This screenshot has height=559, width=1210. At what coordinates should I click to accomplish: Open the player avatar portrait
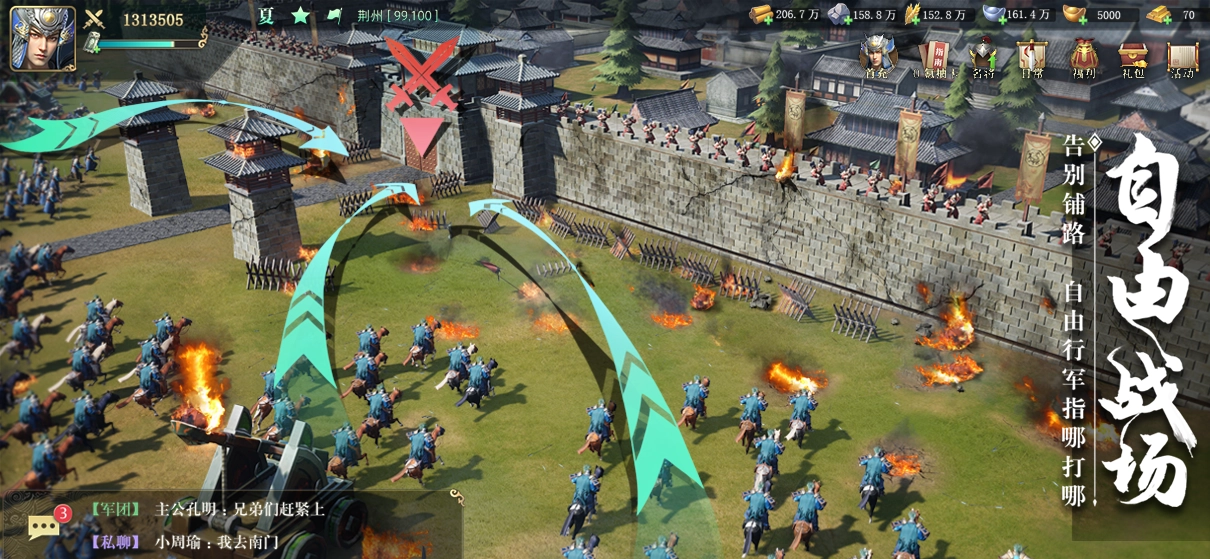pyautogui.click(x=43, y=38)
